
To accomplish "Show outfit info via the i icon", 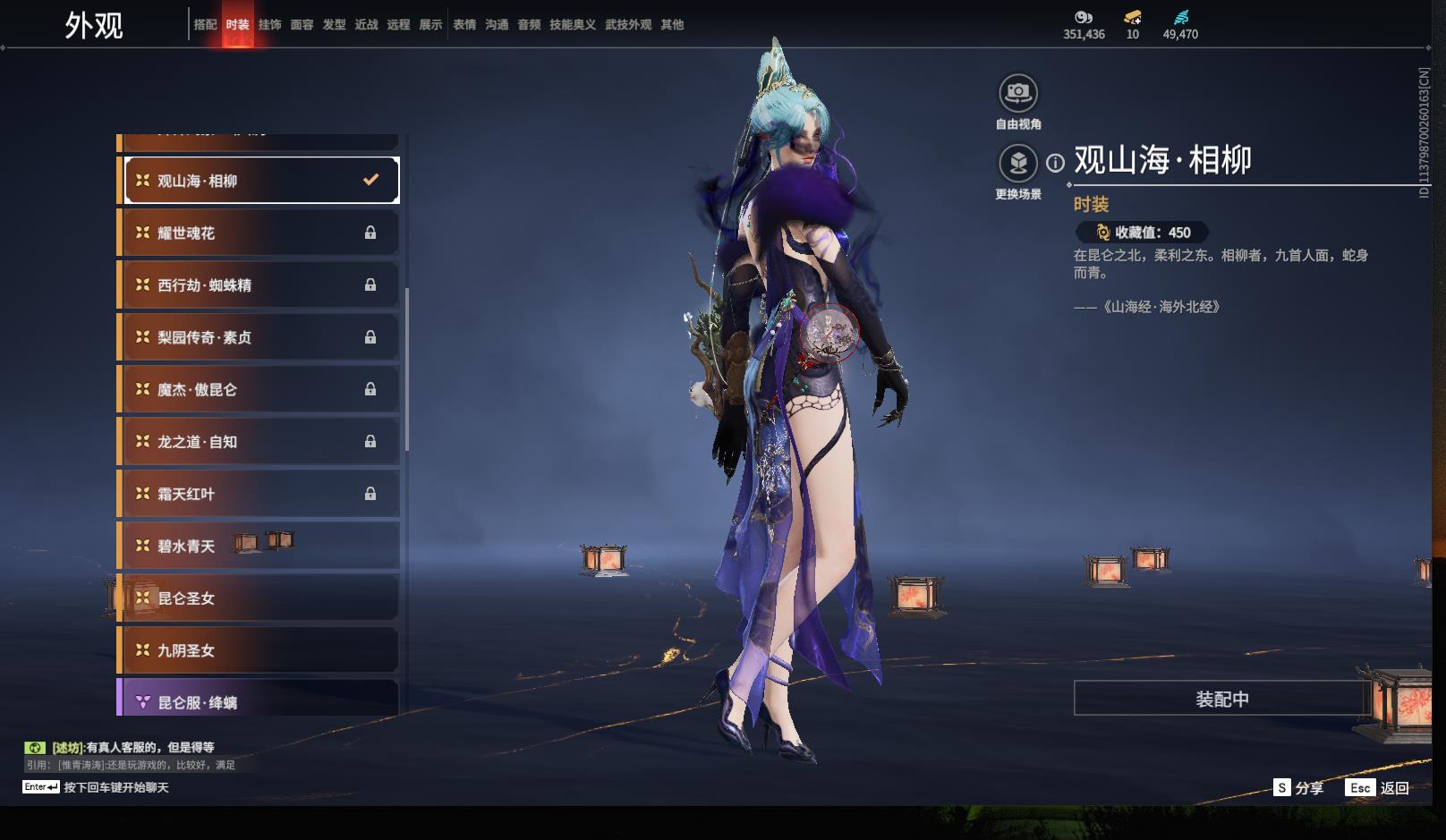I will [x=1056, y=163].
